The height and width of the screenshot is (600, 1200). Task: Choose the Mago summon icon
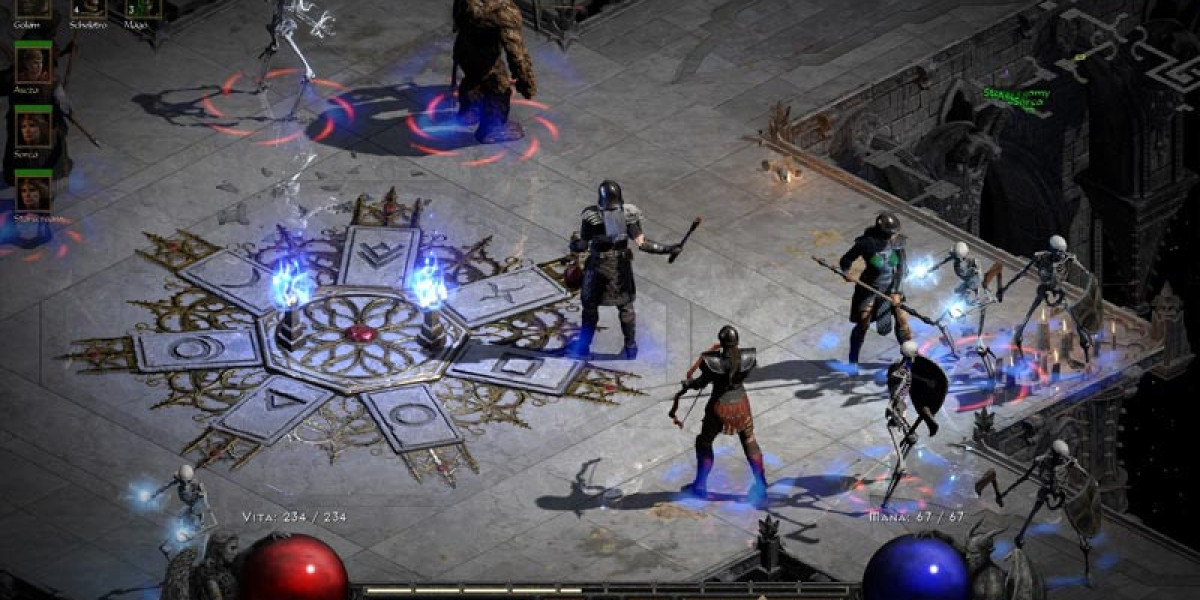click(x=141, y=7)
